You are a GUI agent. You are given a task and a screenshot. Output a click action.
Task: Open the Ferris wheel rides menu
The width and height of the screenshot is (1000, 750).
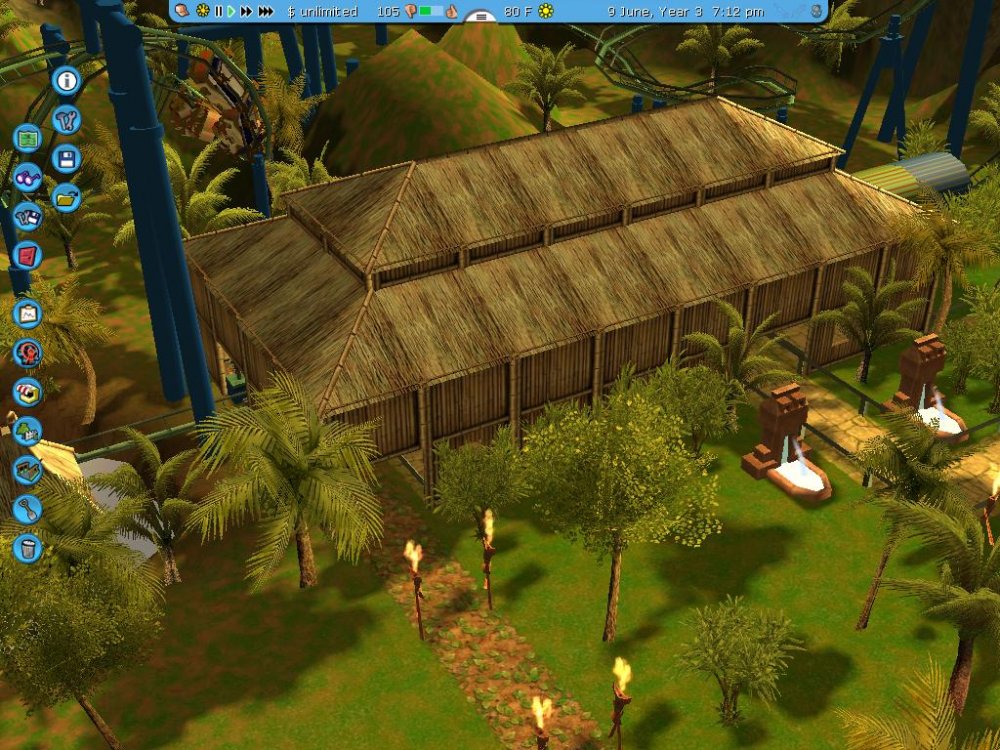[28, 353]
